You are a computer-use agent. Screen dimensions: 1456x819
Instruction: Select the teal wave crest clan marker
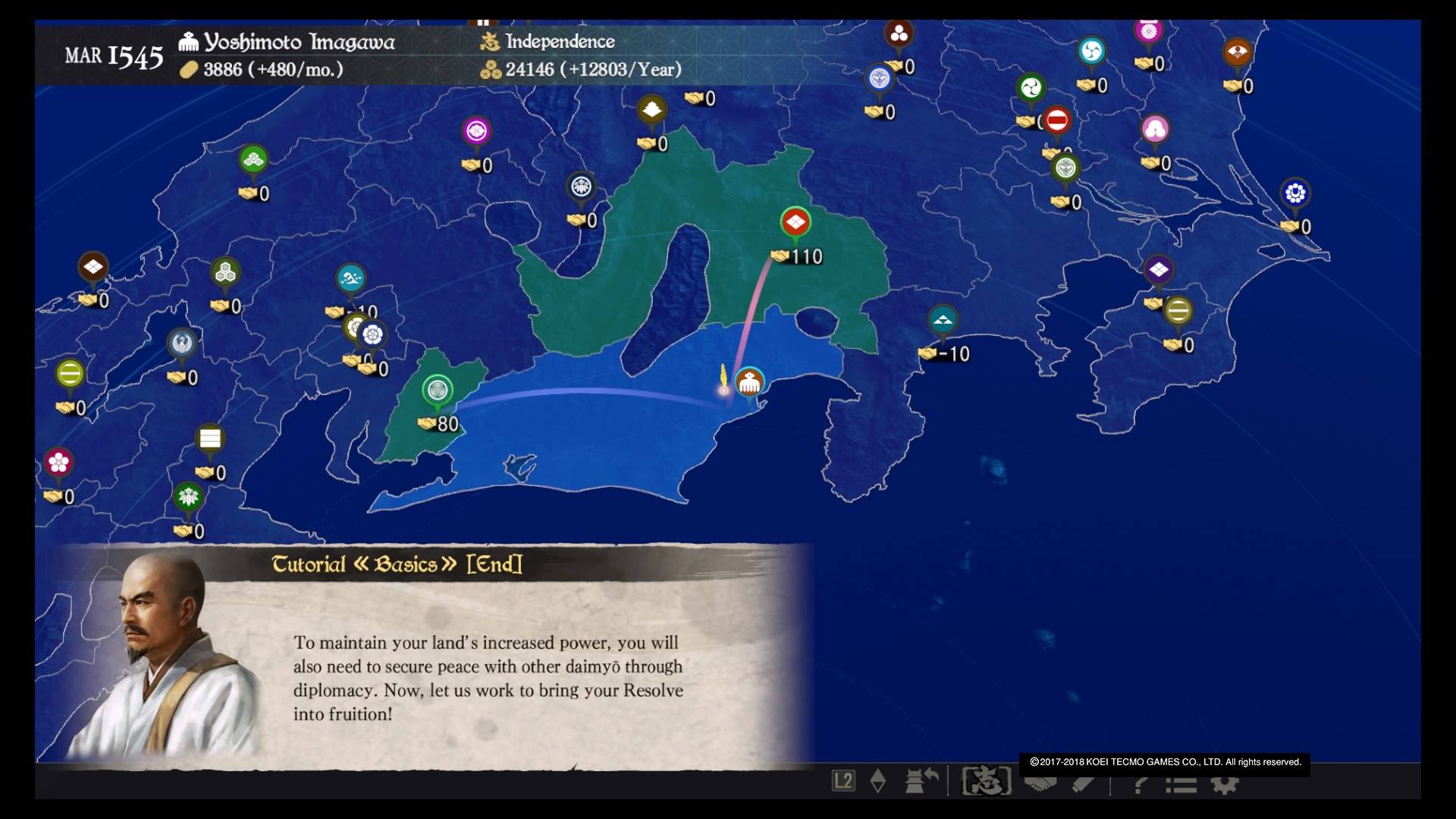350,279
